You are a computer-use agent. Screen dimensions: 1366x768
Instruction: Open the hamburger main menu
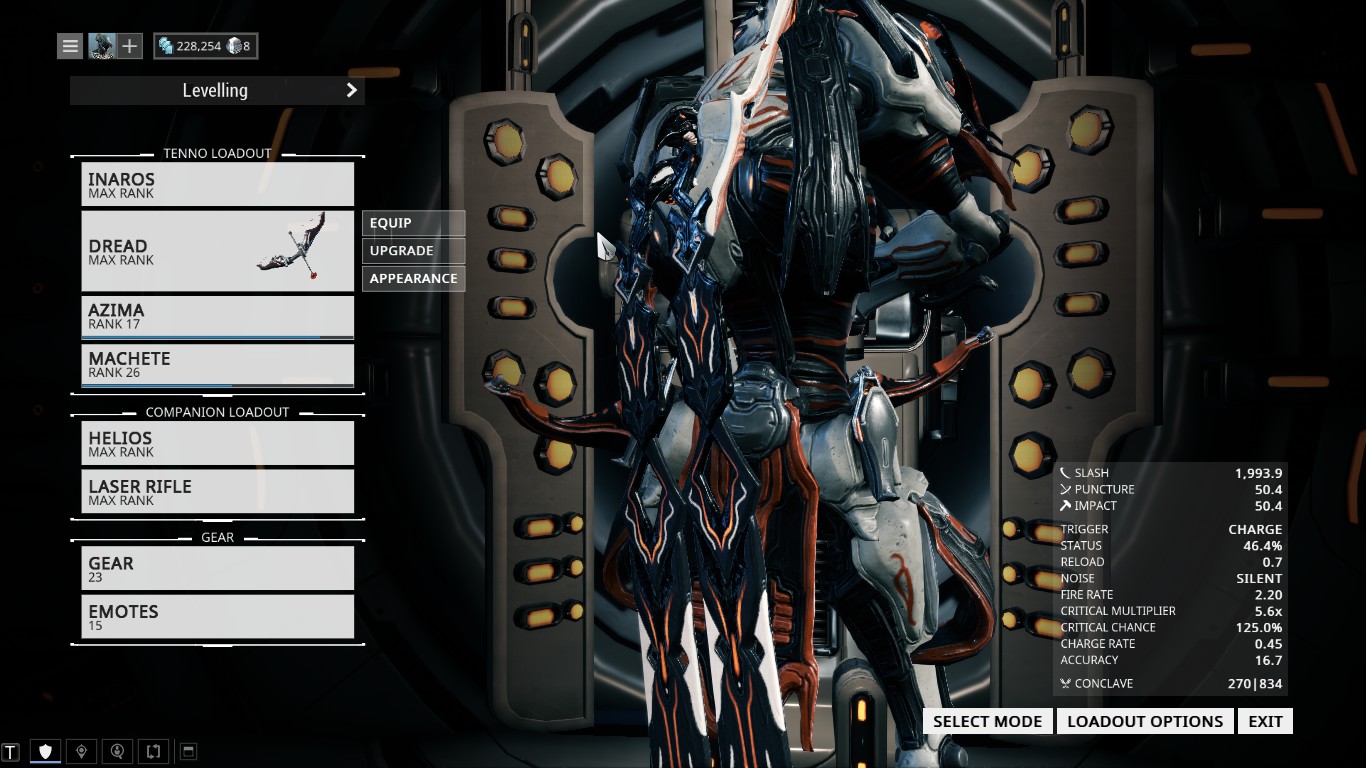pos(70,46)
